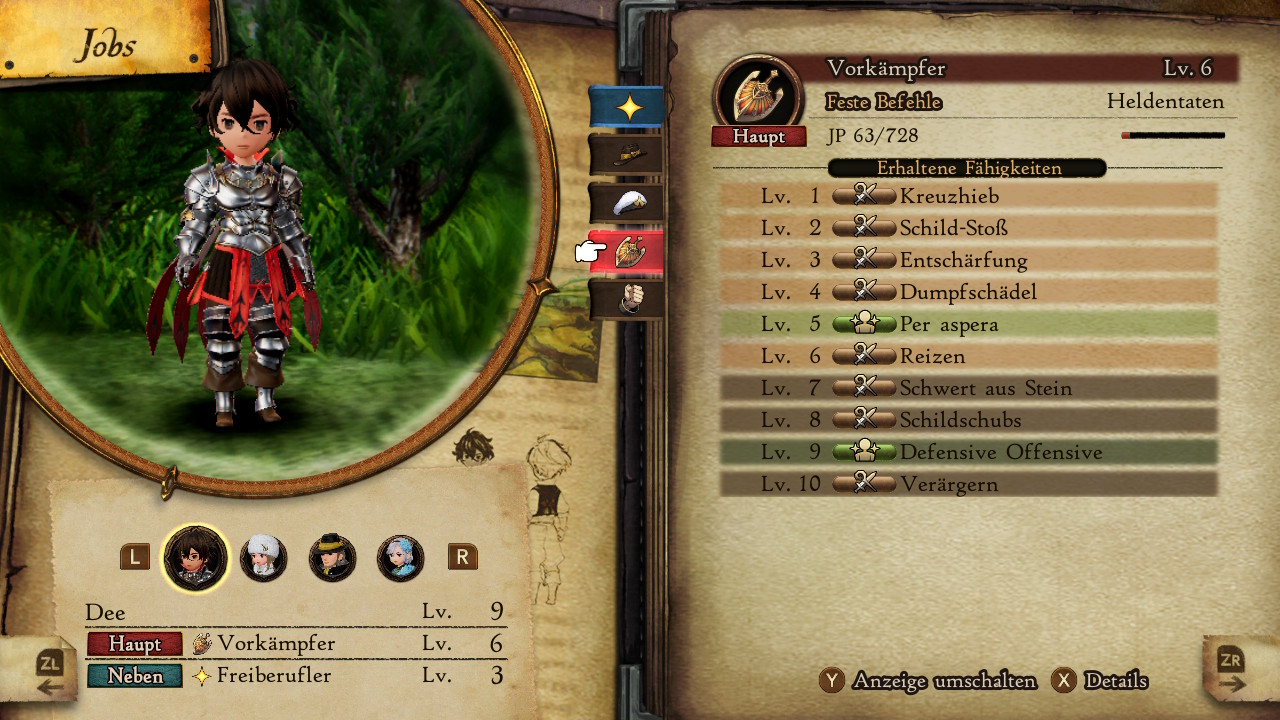Select the Verärgern ability row
Screen dimensions: 1280x720
[968, 484]
